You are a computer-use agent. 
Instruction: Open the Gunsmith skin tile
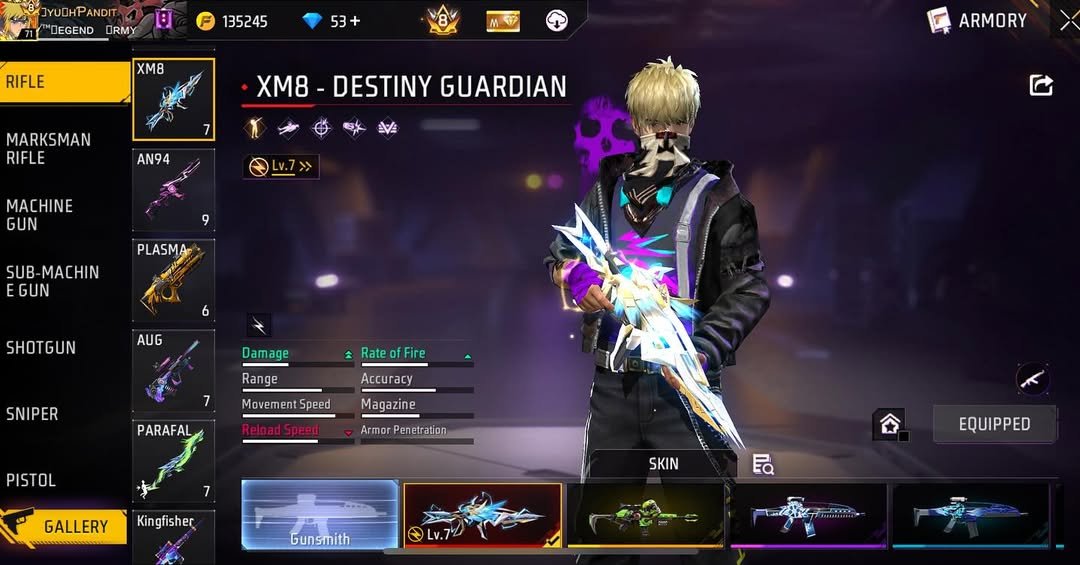coord(320,515)
